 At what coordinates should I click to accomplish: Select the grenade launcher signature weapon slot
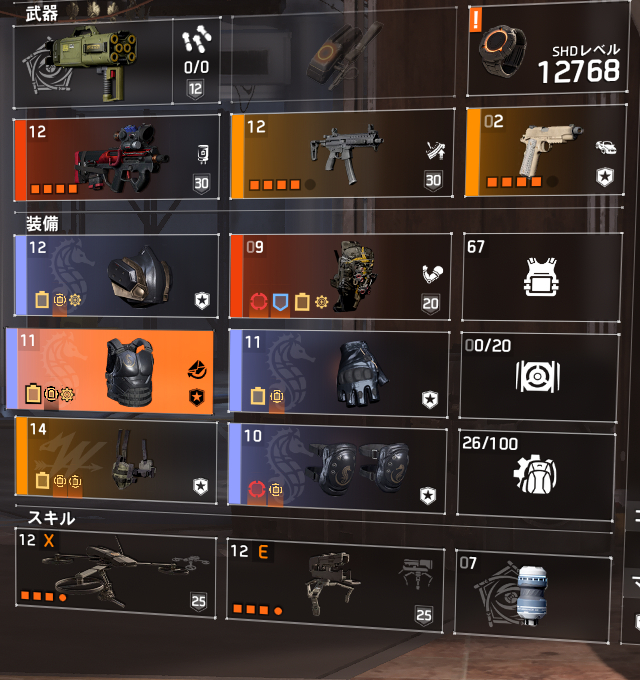tap(115, 62)
